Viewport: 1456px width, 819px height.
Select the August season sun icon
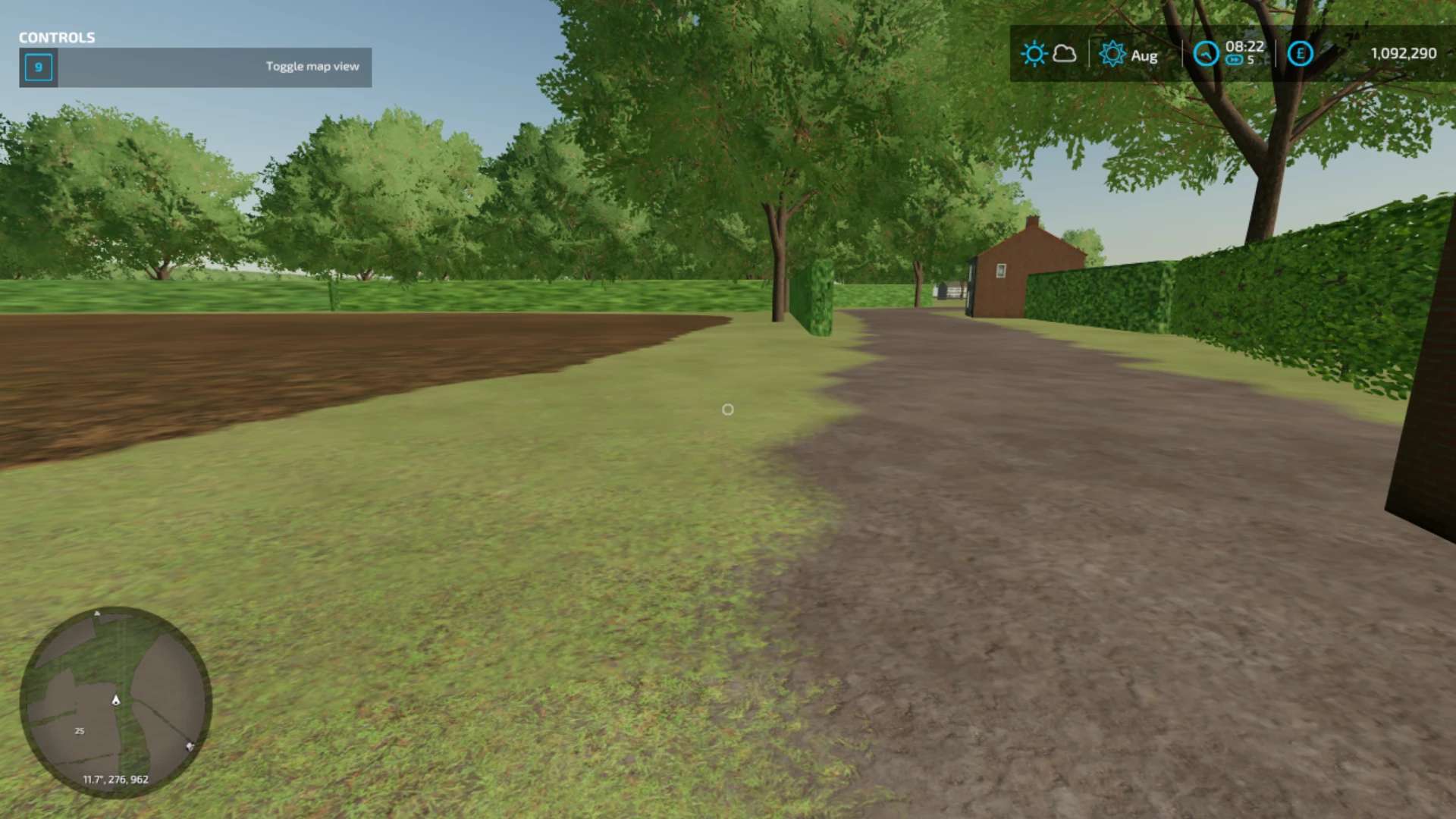point(1112,54)
